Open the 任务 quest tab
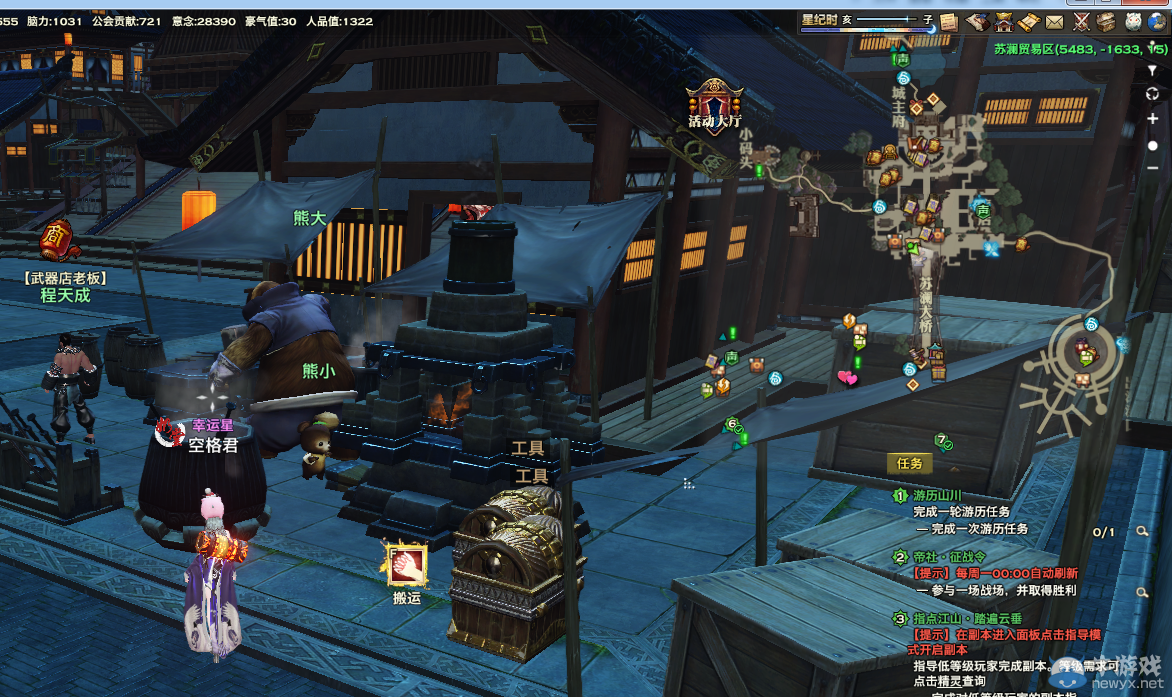1172x697 pixels. (x=909, y=463)
